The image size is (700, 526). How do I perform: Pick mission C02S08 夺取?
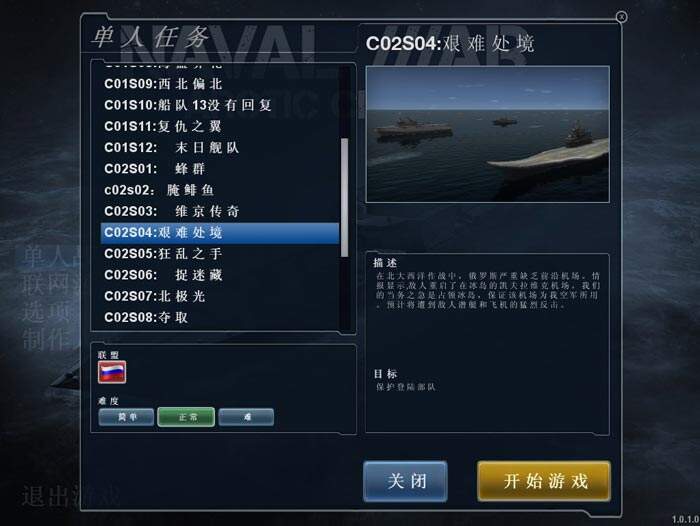(x=152, y=317)
